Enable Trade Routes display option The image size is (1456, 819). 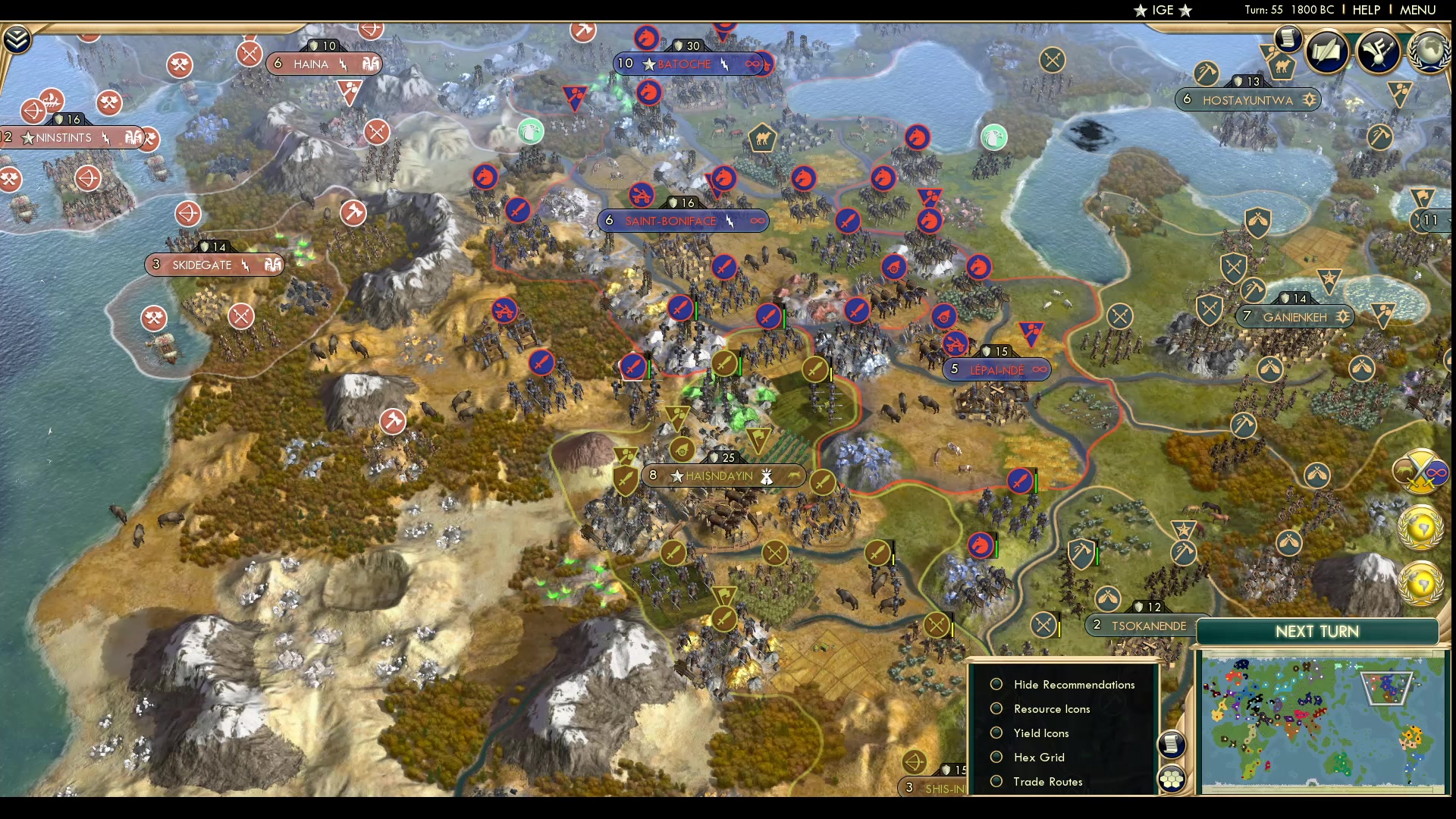pos(996,781)
